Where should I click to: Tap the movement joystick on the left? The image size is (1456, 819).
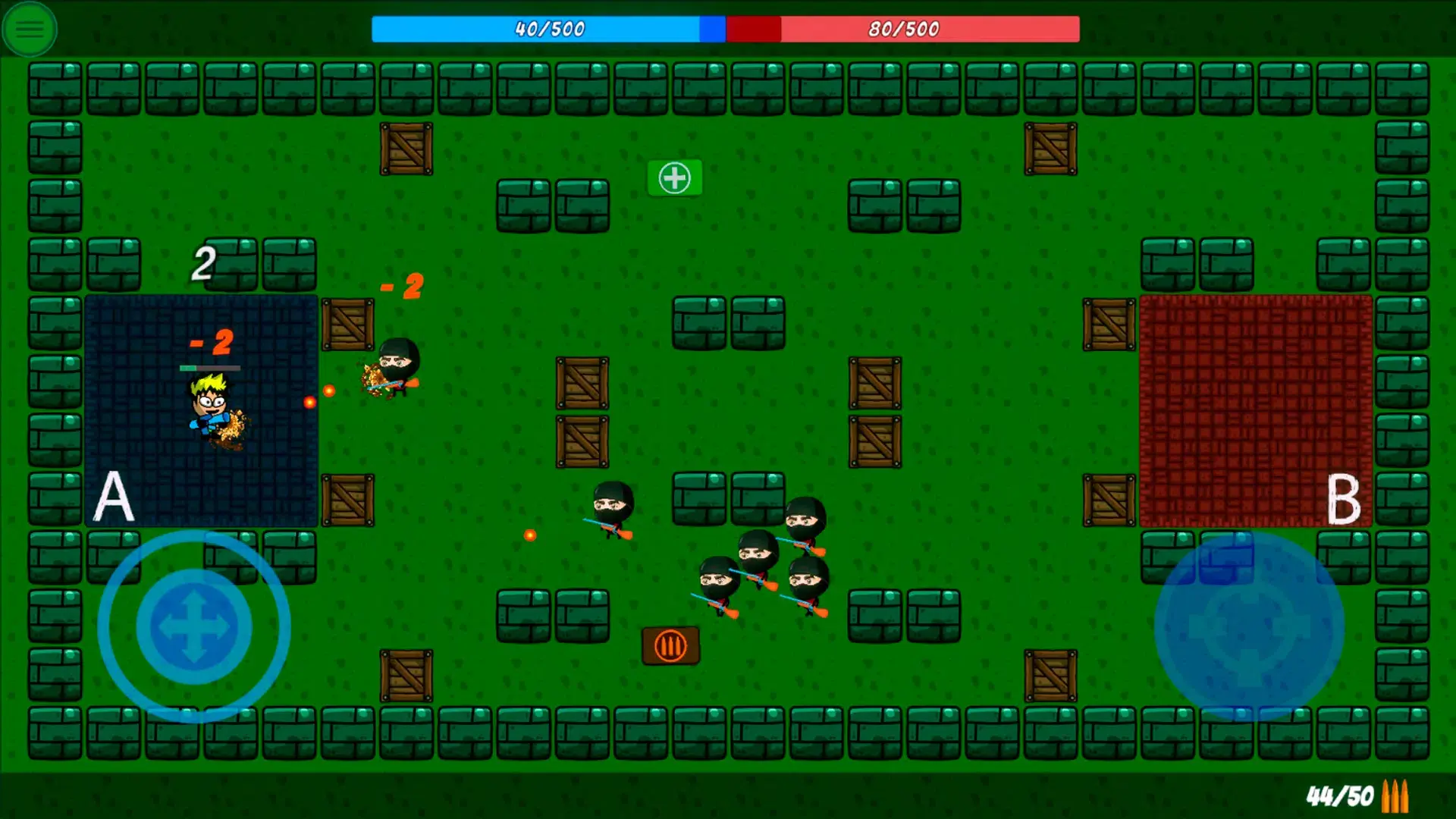[x=193, y=626]
